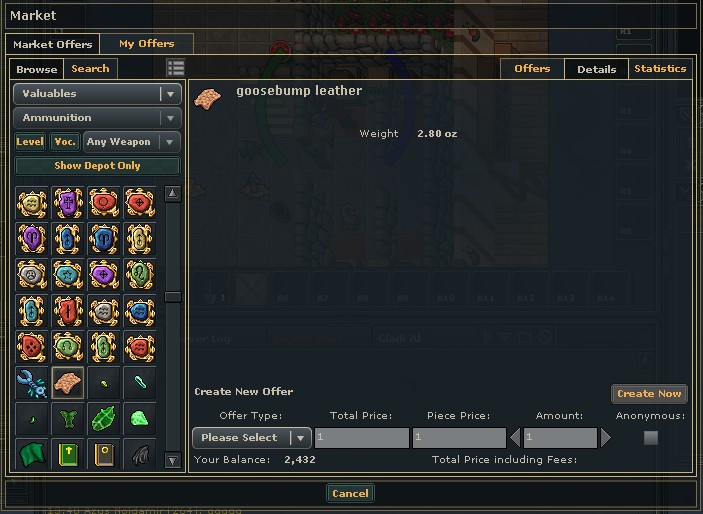Switch to the Search tab

point(90,69)
